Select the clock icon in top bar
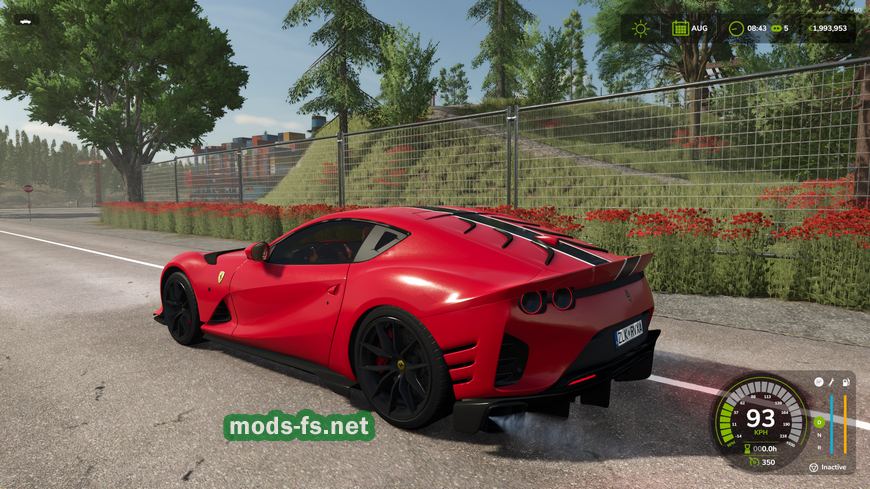This screenshot has width=870, height=489. 736,28
